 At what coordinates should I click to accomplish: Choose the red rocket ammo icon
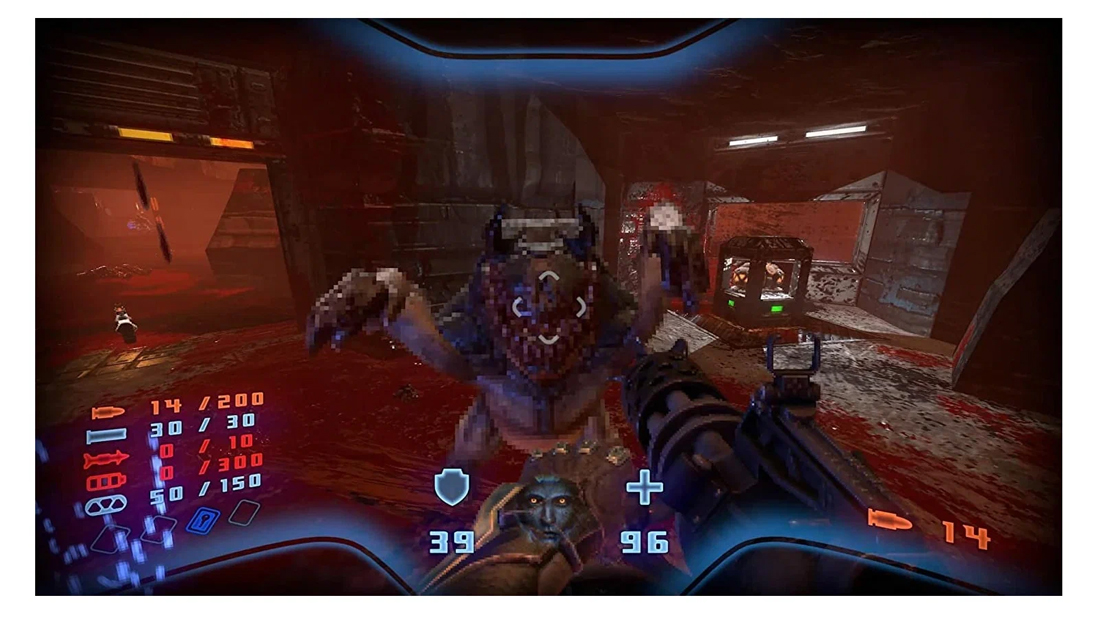click(x=107, y=459)
